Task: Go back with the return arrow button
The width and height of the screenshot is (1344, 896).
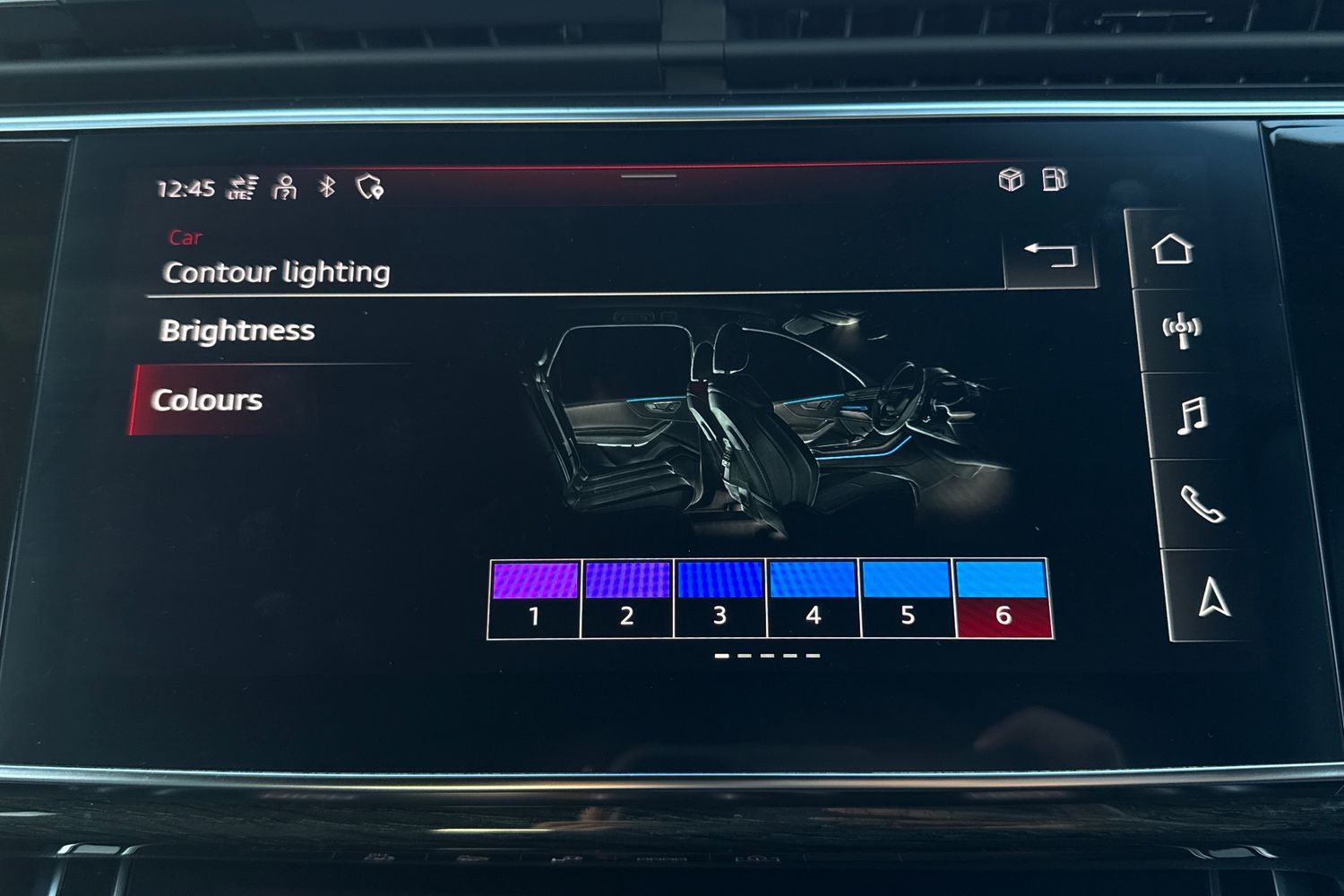Action: point(1050,254)
